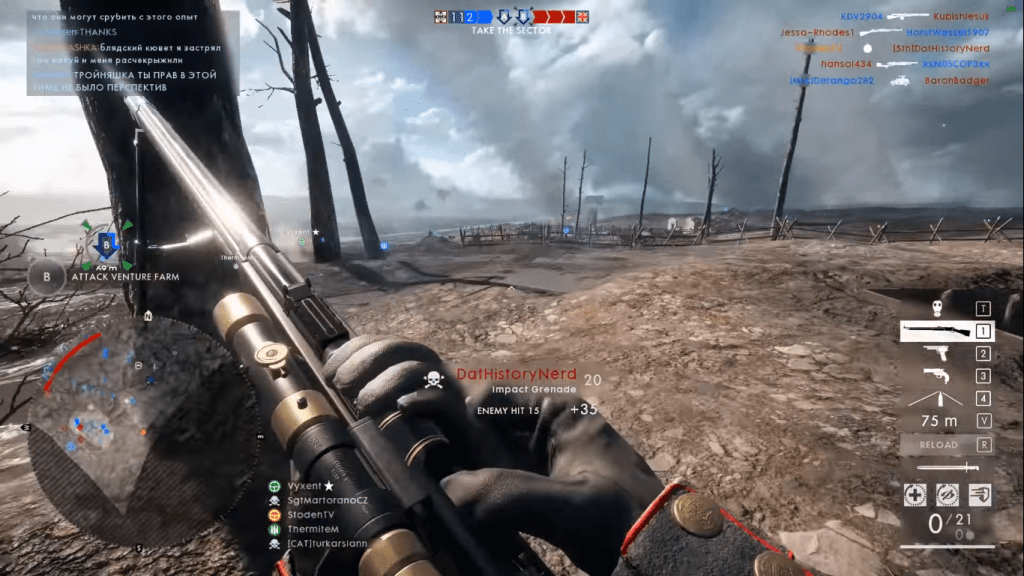The height and width of the screenshot is (576, 1024).
Task: Click the winged shield status icon
Action: [979, 495]
